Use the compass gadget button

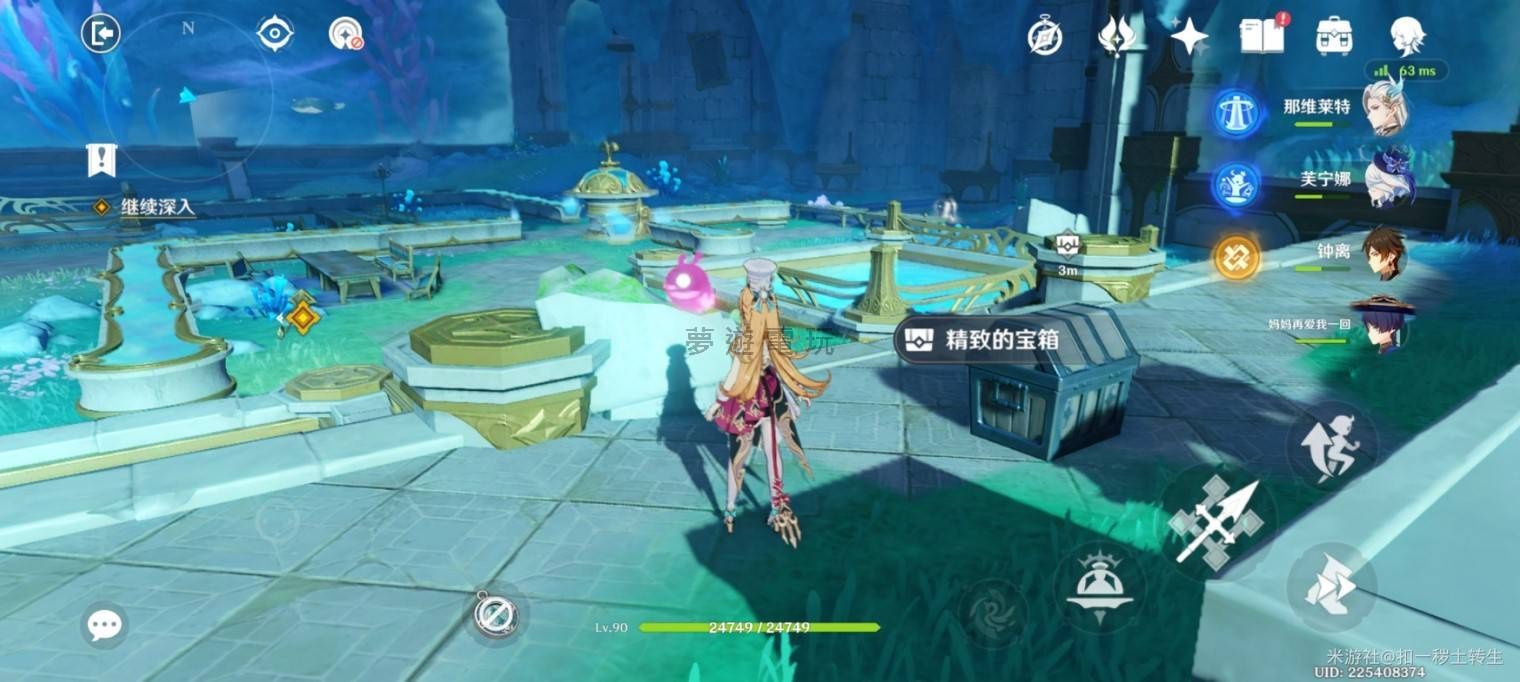pyautogui.click(x=495, y=613)
